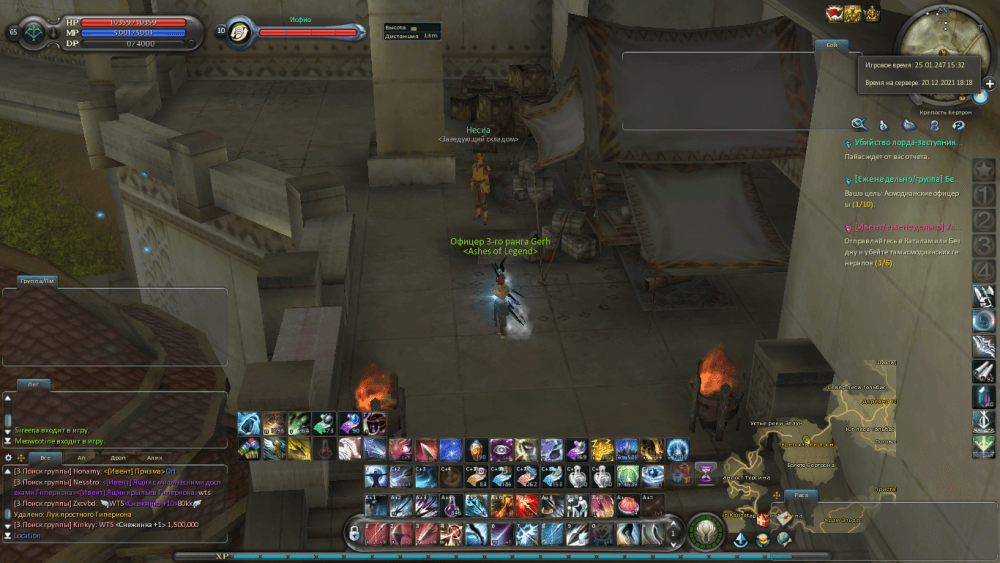
Task: Open the "Раса" chat tab
Action: 800,495
